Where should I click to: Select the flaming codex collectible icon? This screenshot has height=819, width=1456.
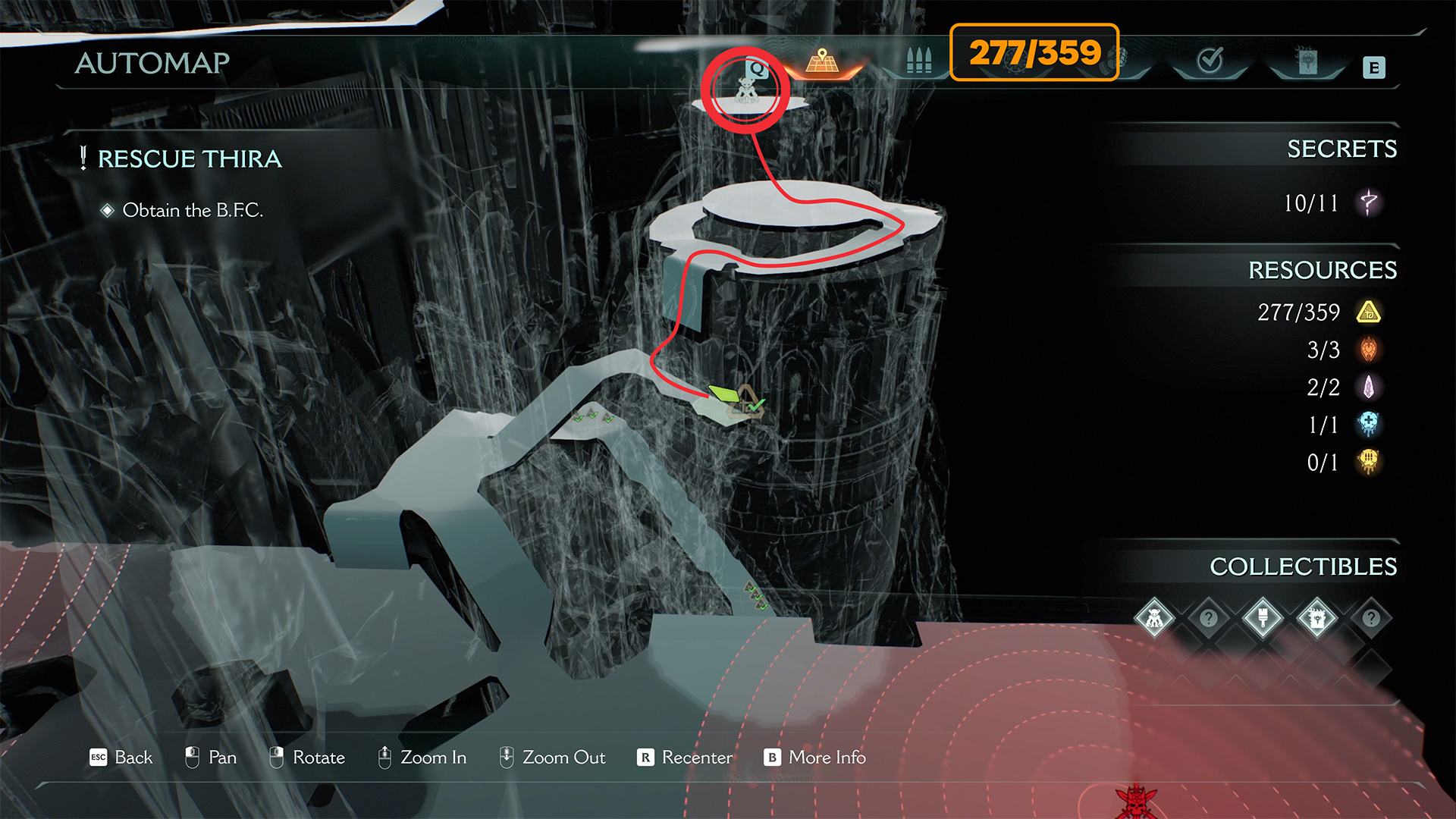pyautogui.click(x=1317, y=618)
